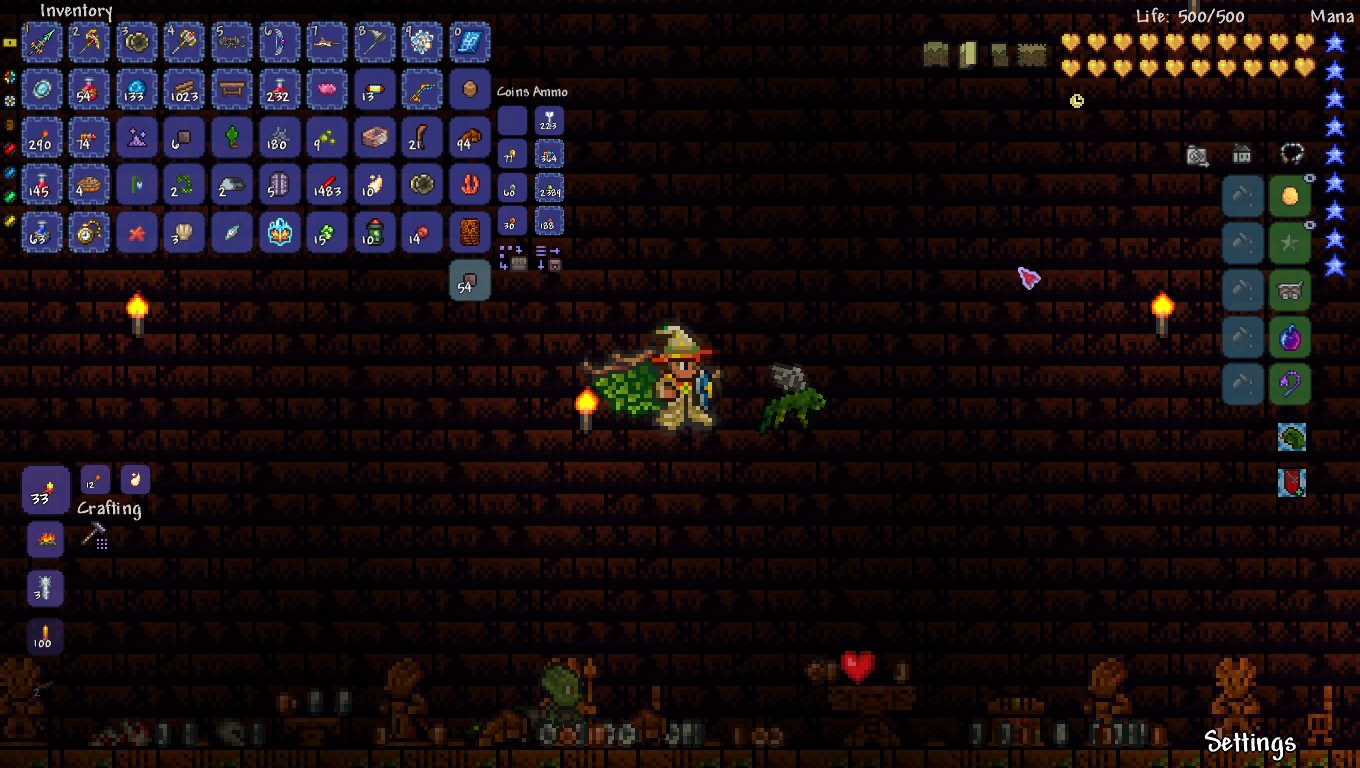
Task: Click the Quick Stack to Nearby Chests icon
Action: pyautogui.click(x=516, y=257)
